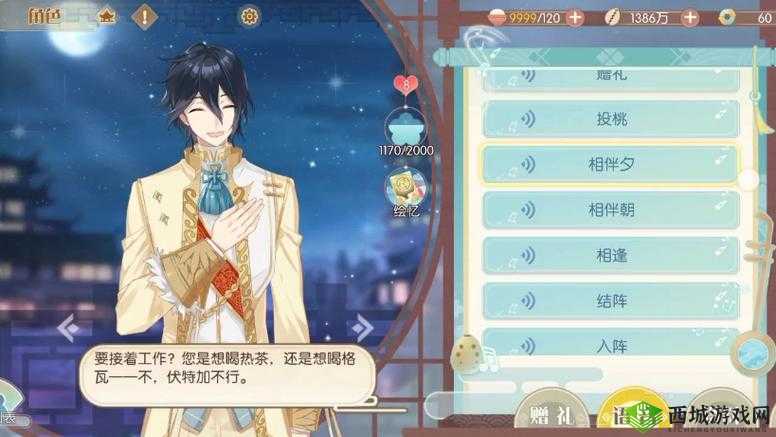
Task: Tap the heart affection icon
Action: 406,84
